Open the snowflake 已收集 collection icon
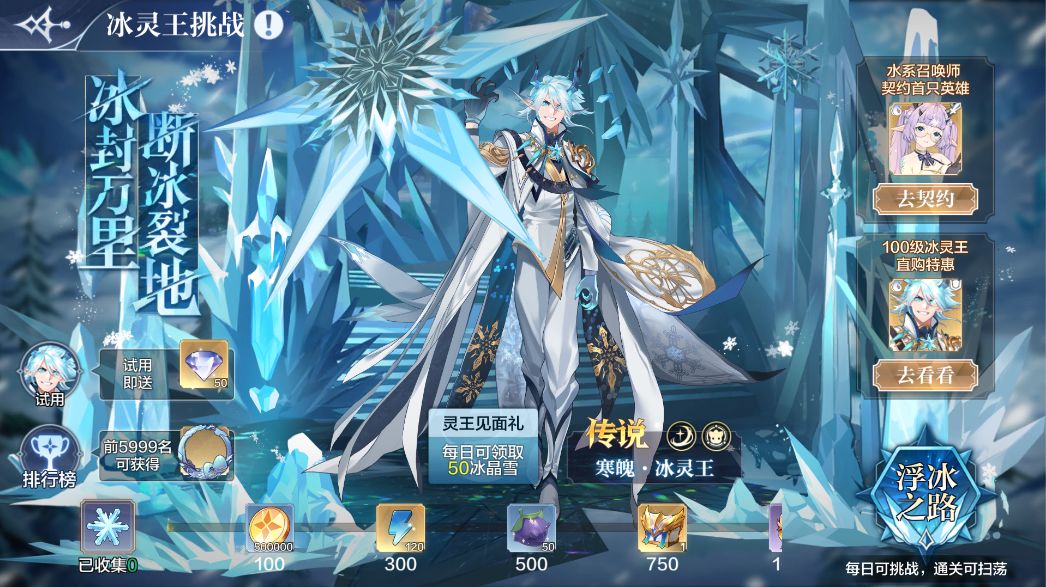This screenshot has height=587, width=1046. (x=107, y=525)
